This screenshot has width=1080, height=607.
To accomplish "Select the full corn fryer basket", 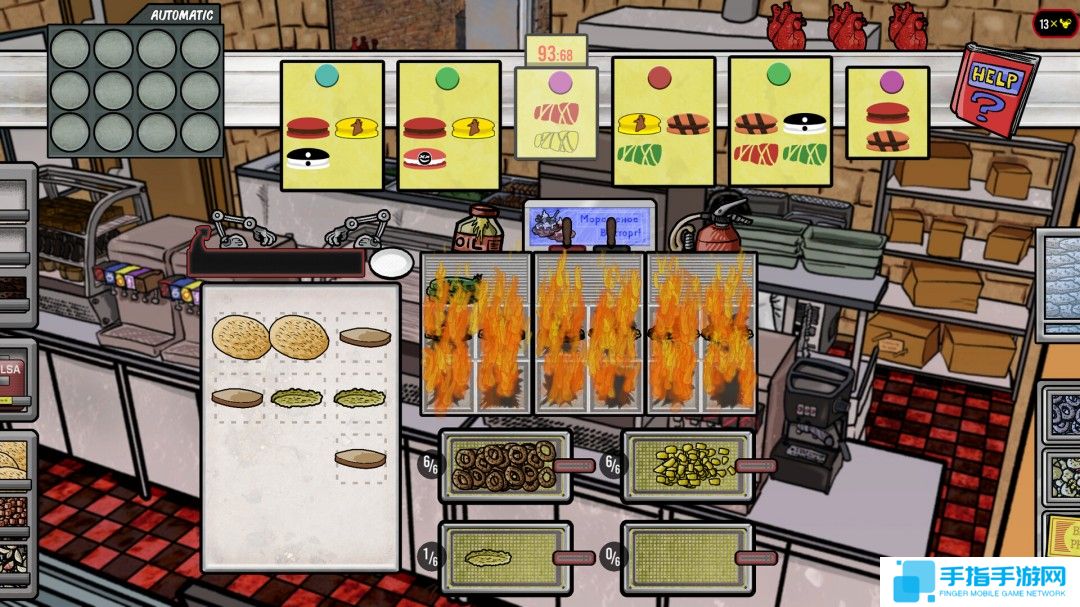I will point(687,465).
